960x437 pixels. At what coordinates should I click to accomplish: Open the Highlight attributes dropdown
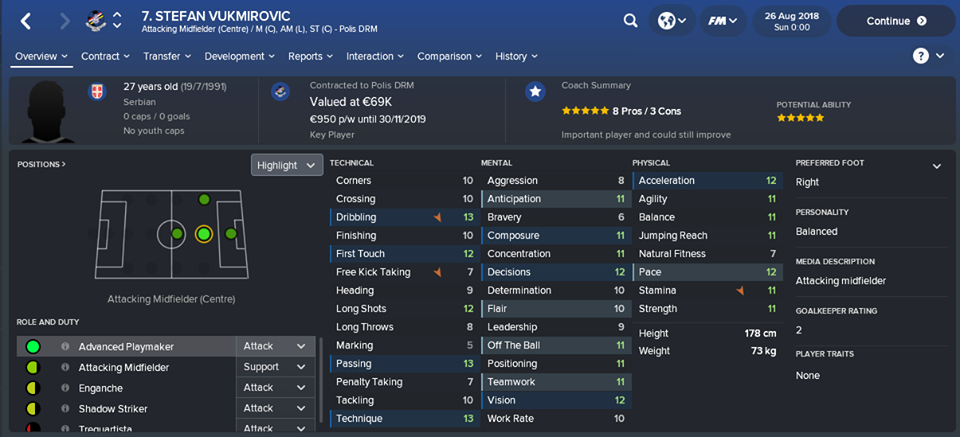coord(287,165)
